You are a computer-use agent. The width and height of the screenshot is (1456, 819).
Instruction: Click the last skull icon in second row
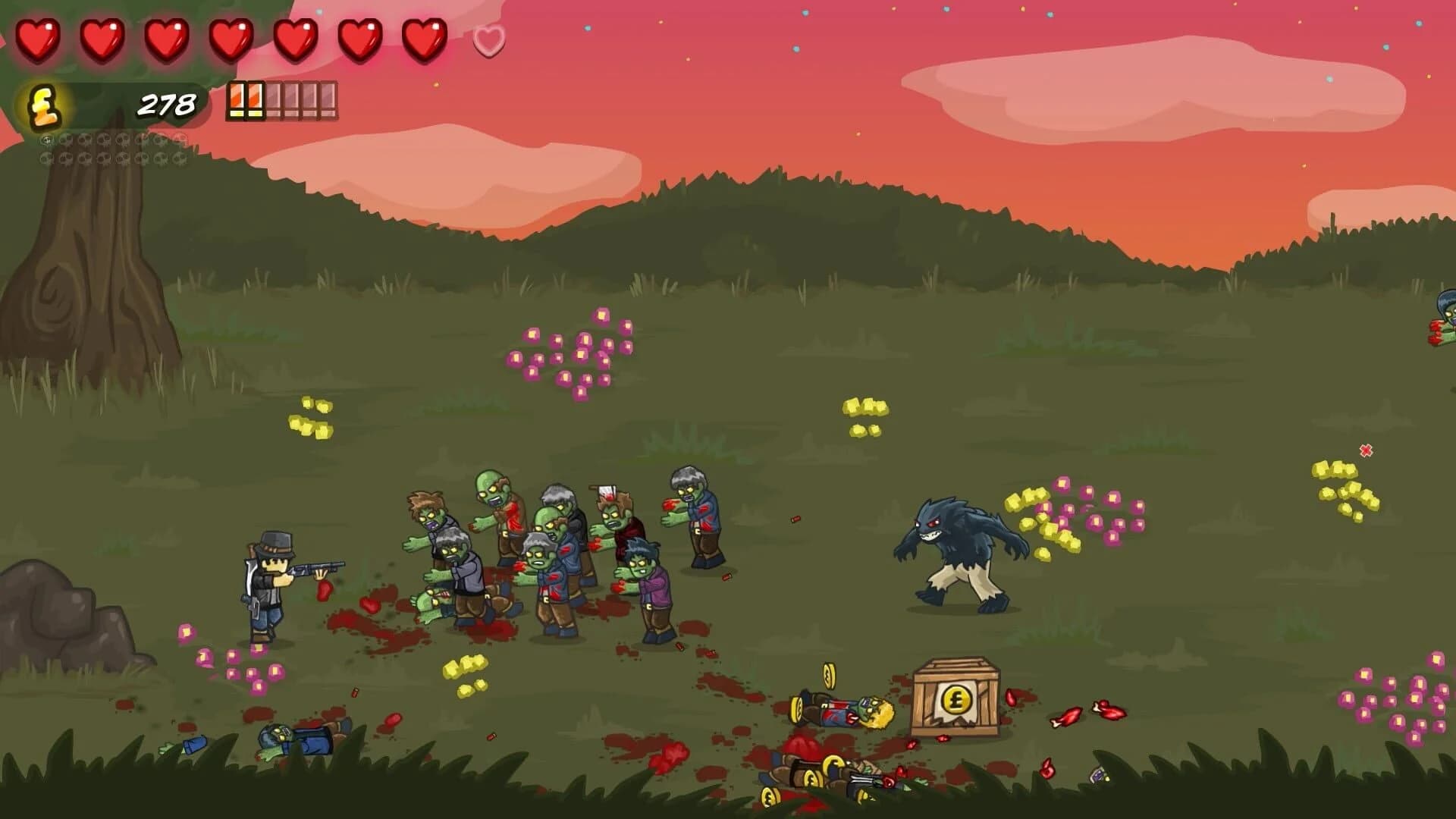(178, 158)
